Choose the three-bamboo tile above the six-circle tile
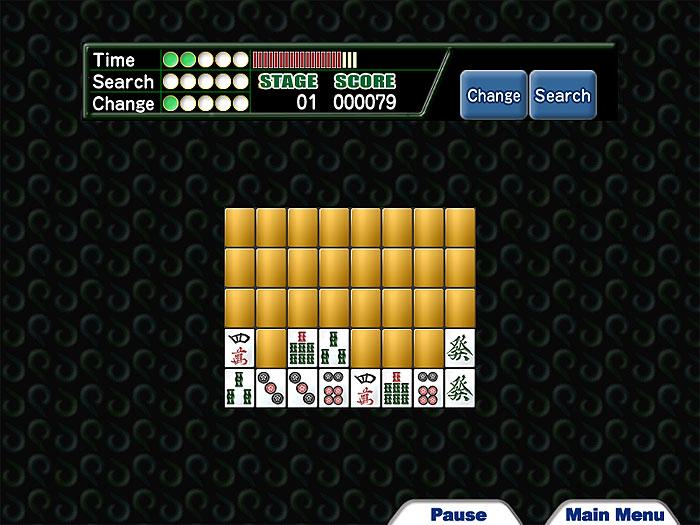700x525 pixels. (335, 347)
